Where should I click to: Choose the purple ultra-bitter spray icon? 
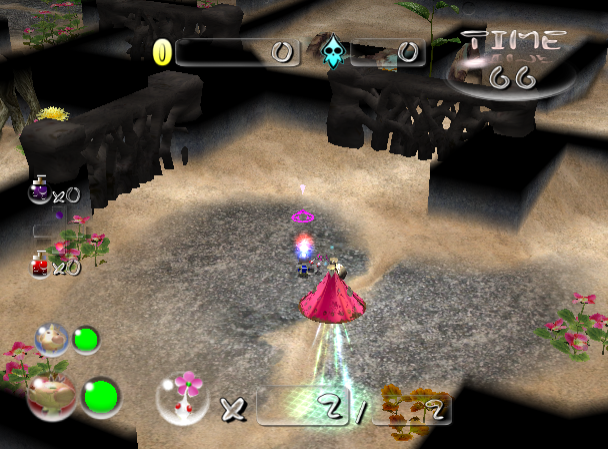pyautogui.click(x=39, y=191)
